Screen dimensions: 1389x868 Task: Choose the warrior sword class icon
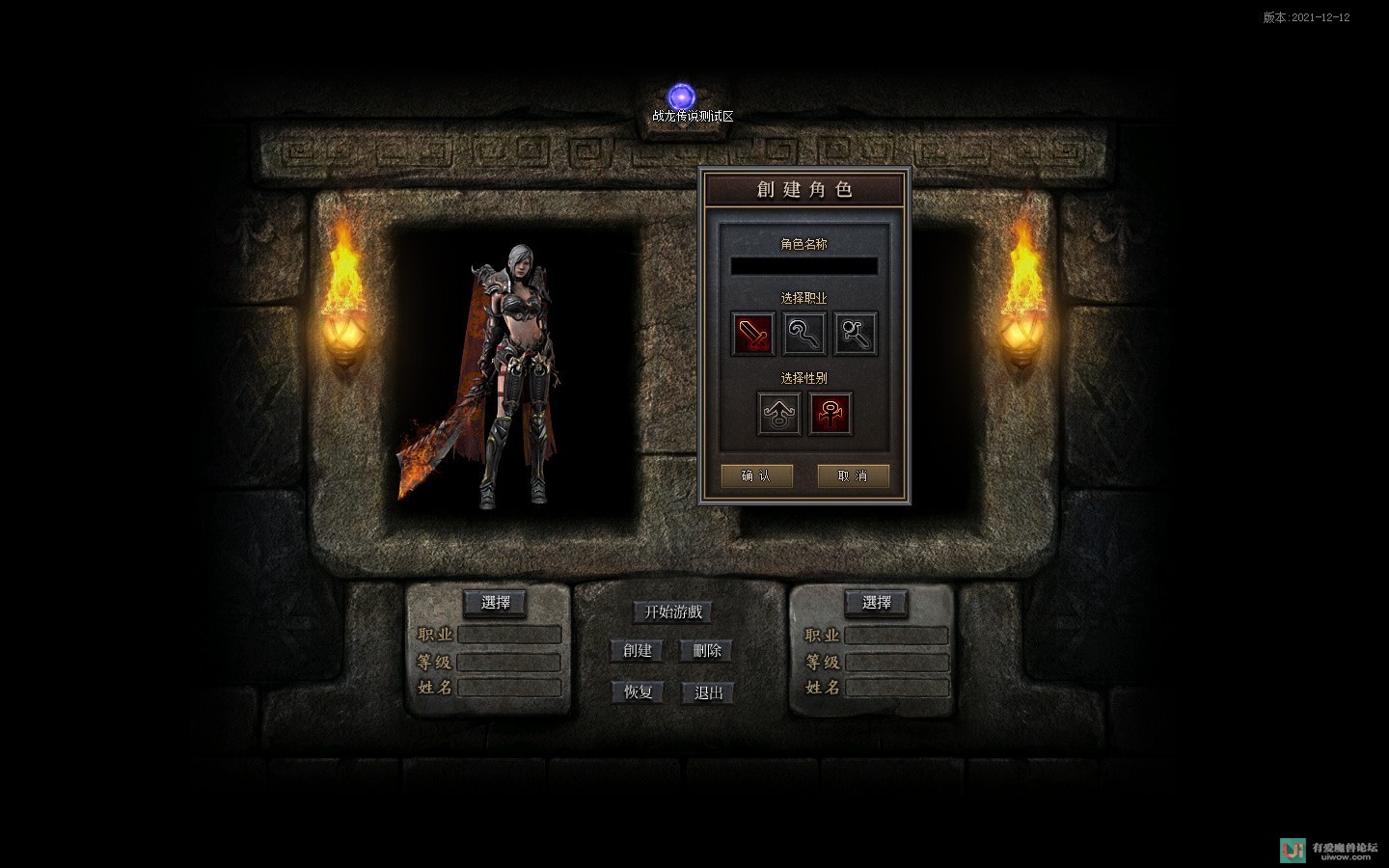(752, 334)
